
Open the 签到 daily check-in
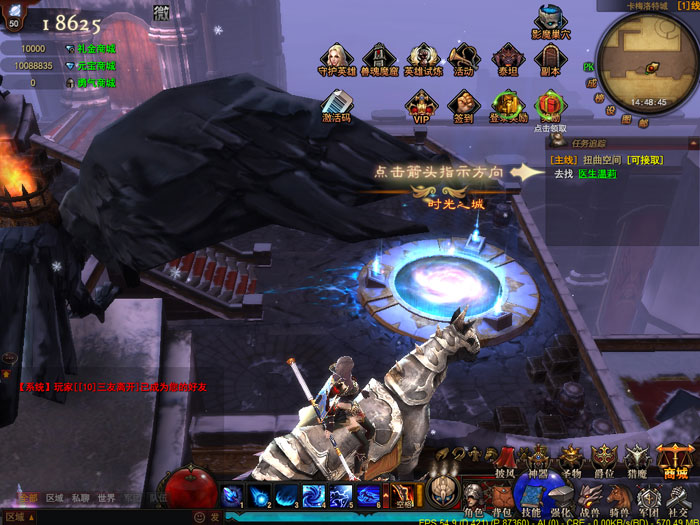(463, 103)
